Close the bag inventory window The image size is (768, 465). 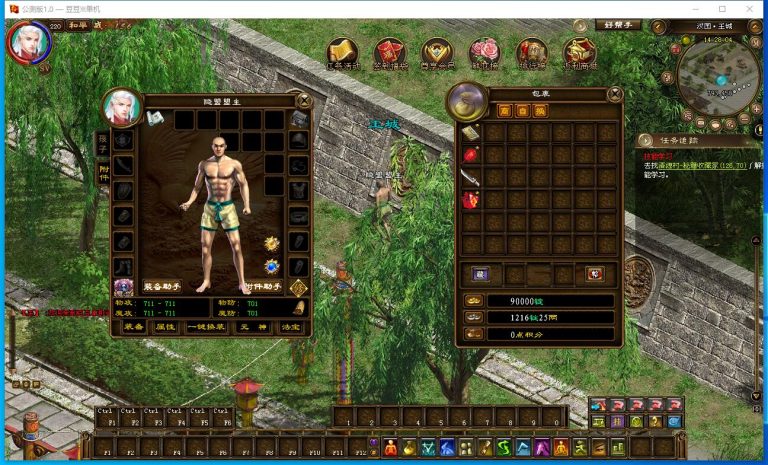click(615, 94)
